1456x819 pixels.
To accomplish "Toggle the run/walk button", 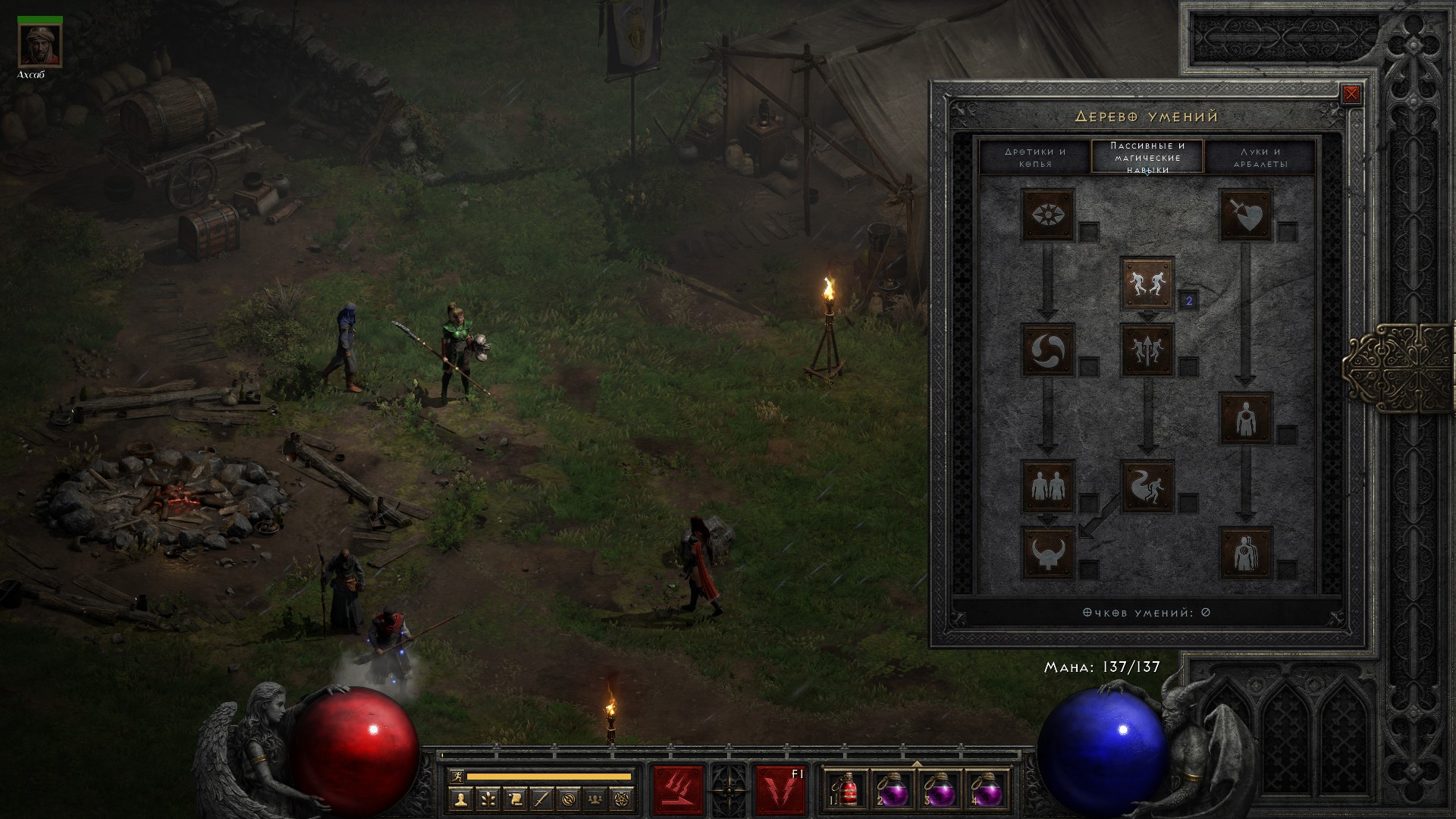I will tap(457, 776).
